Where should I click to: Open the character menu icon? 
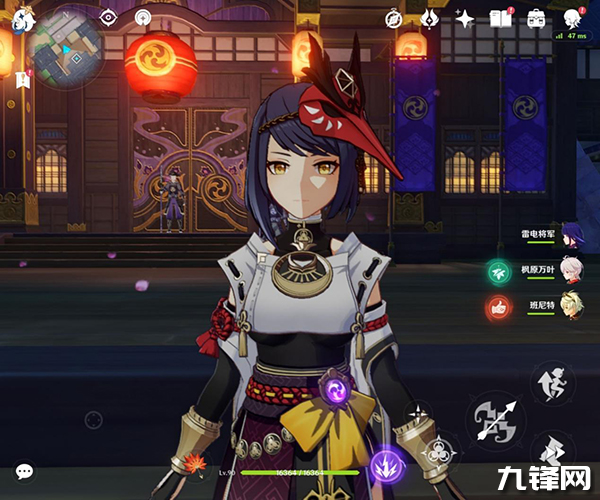(573, 18)
